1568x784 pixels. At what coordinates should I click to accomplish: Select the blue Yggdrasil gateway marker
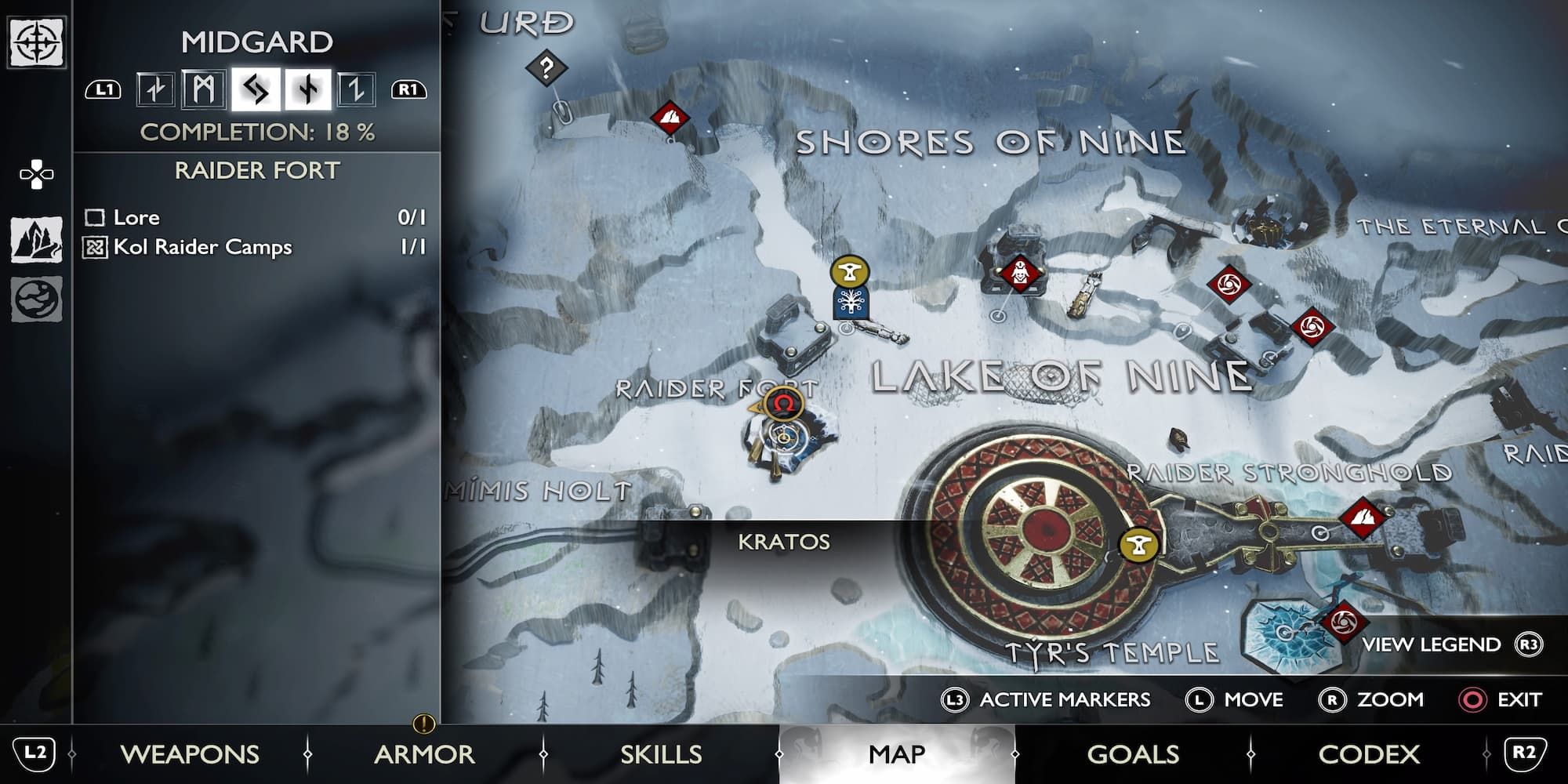pos(851,303)
